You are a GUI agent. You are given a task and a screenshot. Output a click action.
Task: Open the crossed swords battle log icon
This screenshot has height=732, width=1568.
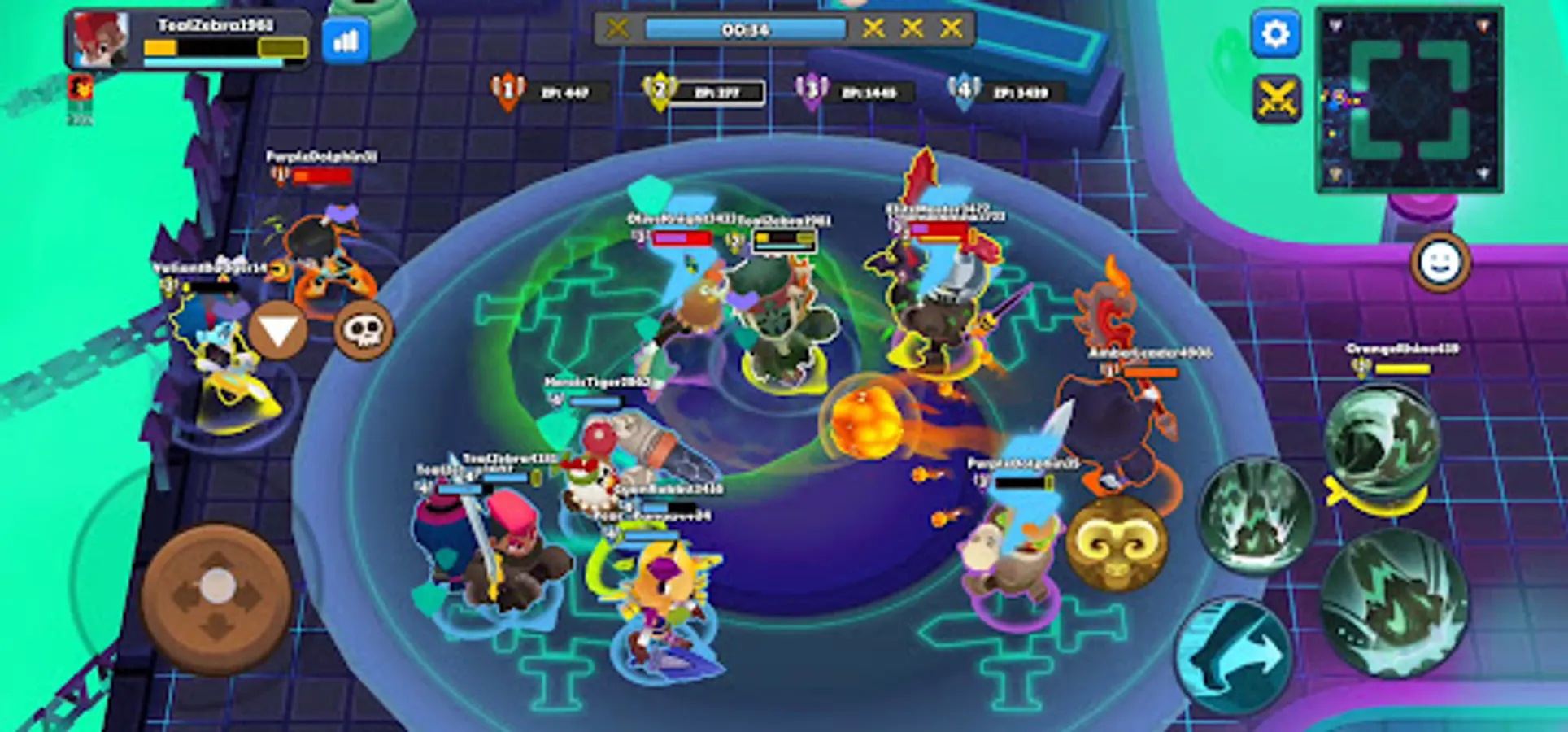[x=1278, y=96]
